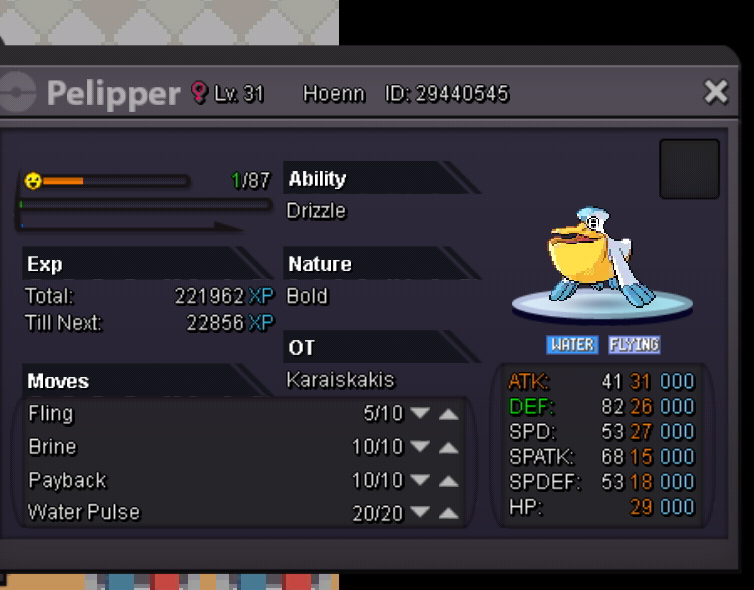Move Payback down in the move list
This screenshot has width=754, height=590.
tap(420, 480)
